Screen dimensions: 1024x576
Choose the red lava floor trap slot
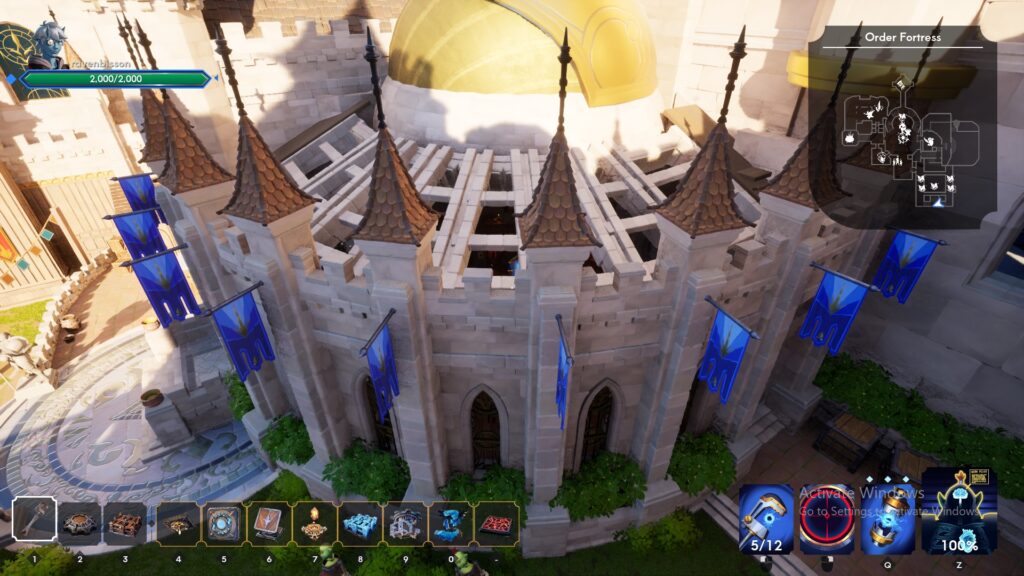[496, 523]
